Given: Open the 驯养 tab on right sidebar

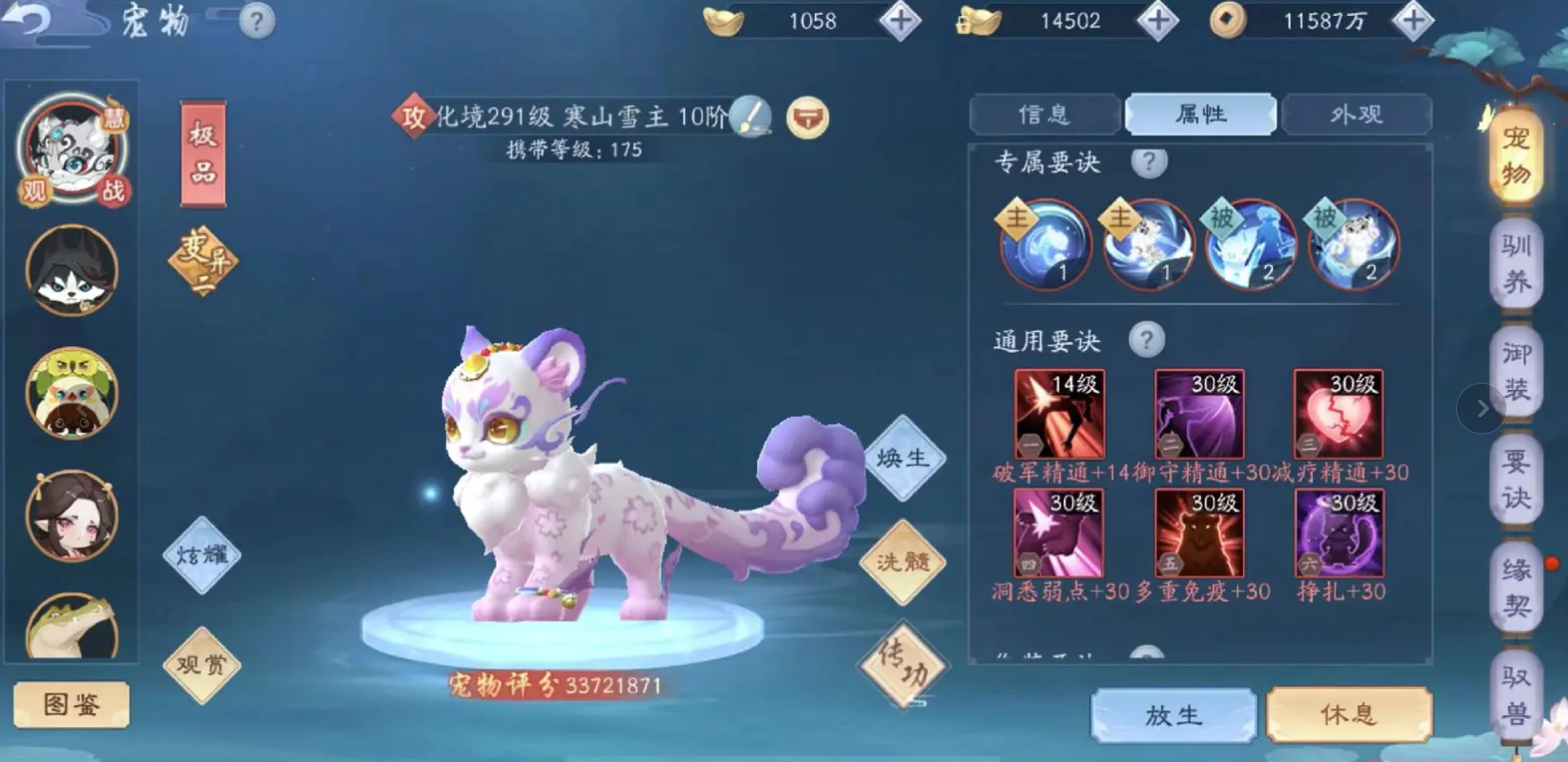Looking at the screenshot, I should coord(1515,264).
